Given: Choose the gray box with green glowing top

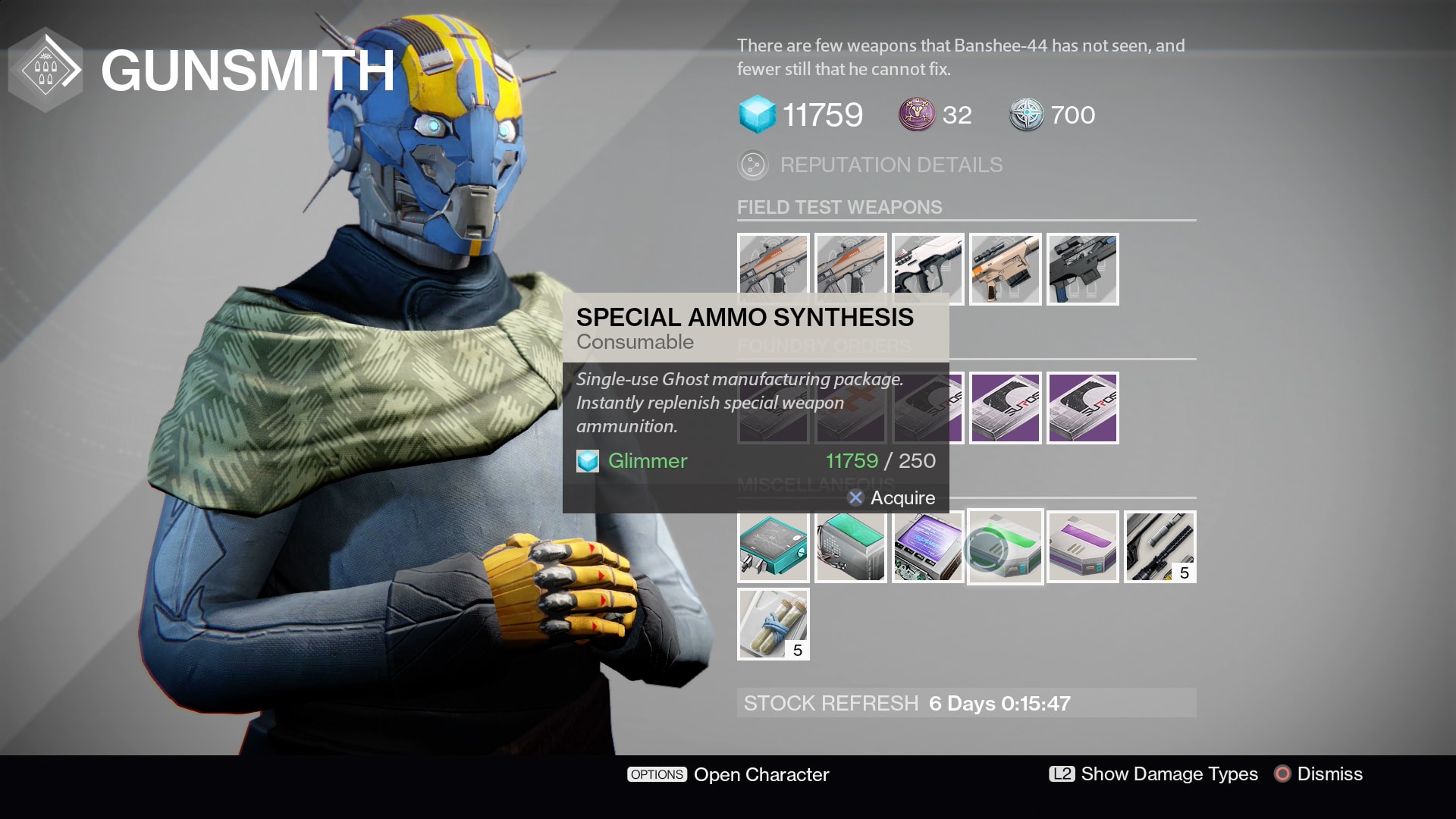Looking at the screenshot, I should 850,547.
